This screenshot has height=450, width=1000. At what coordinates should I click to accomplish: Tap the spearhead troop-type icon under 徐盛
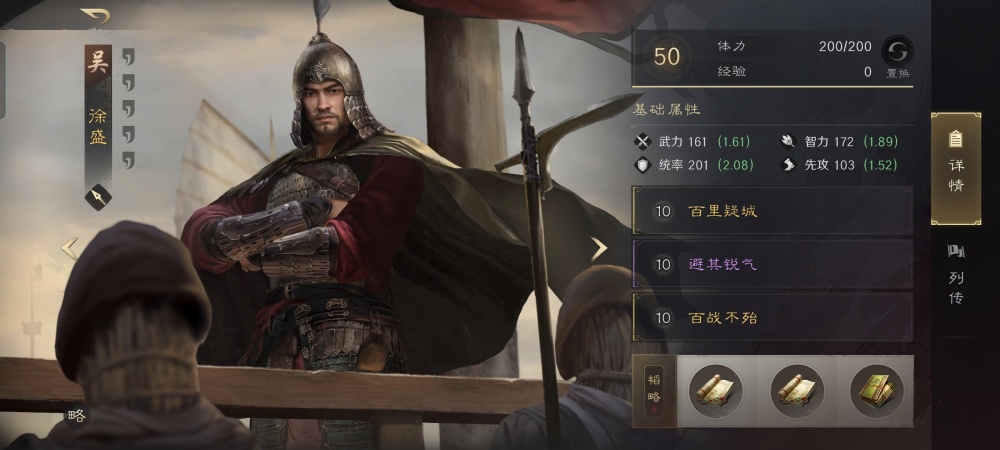98,196
